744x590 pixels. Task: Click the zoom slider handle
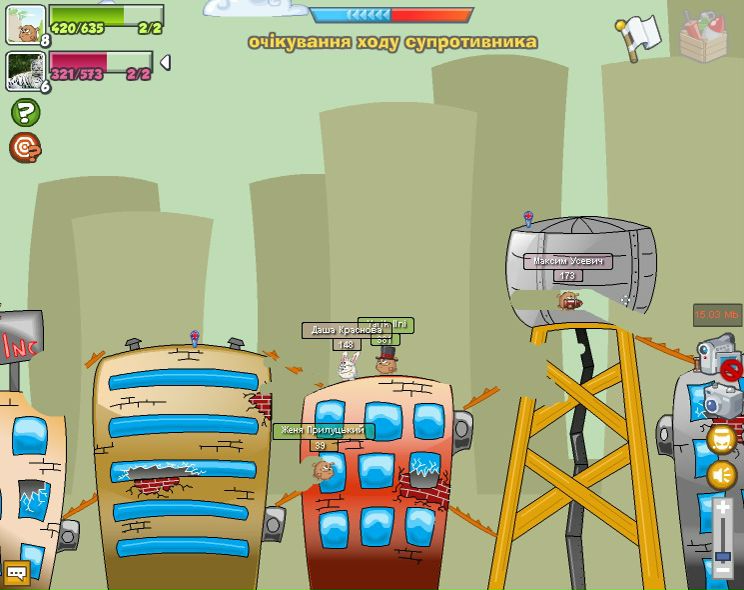(x=723, y=556)
